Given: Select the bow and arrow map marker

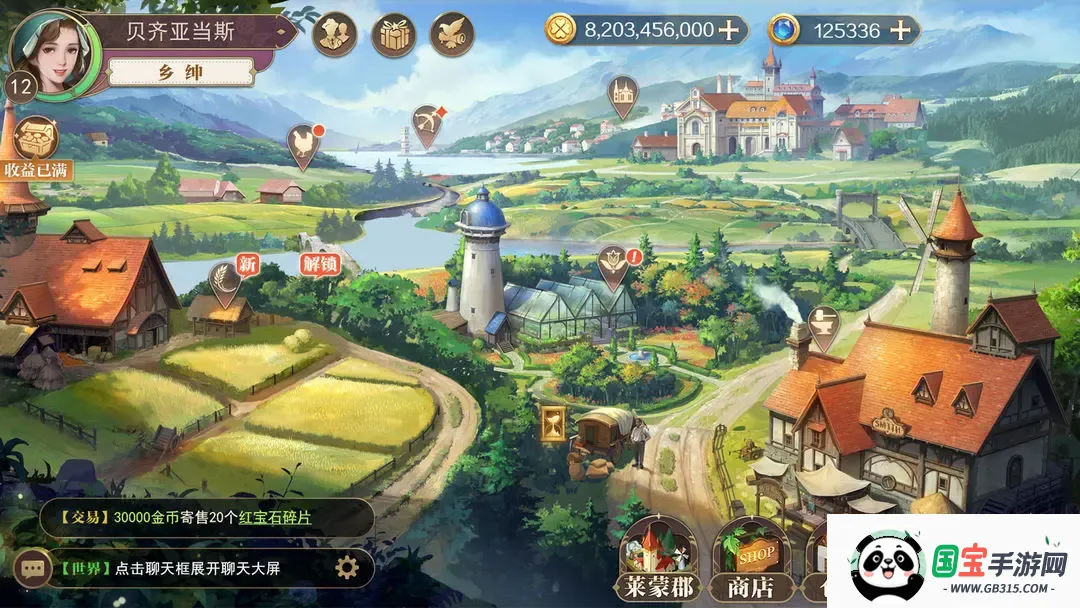Looking at the screenshot, I should point(428,124).
